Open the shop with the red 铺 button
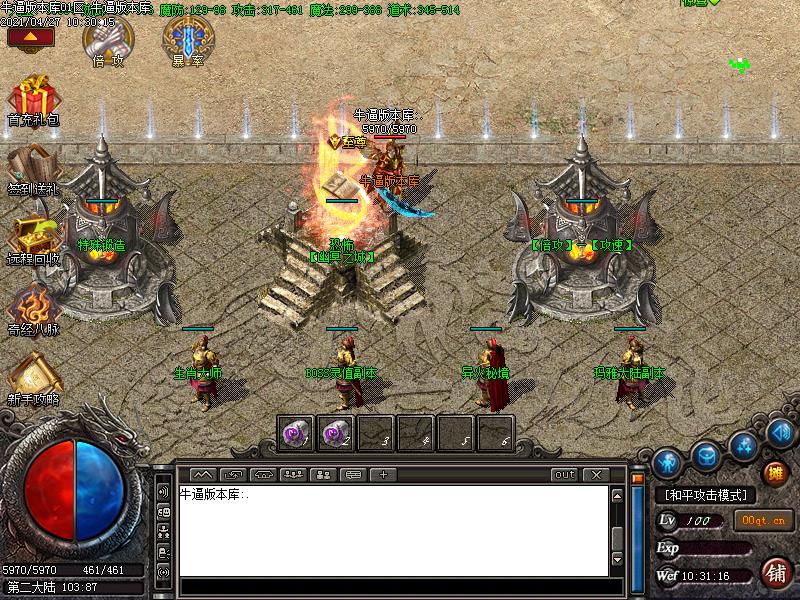 pyautogui.click(x=776, y=572)
